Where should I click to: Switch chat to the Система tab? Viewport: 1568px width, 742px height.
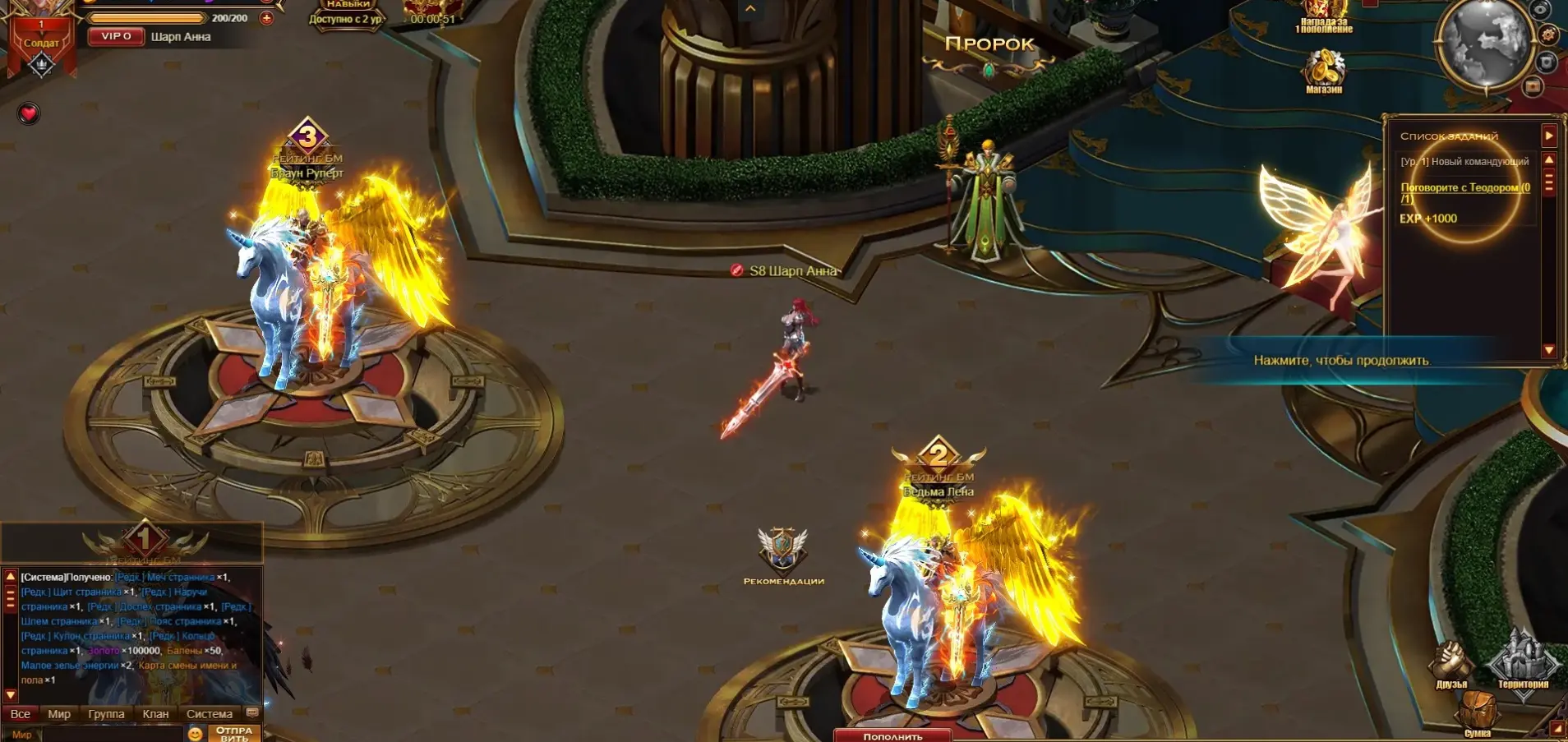pos(210,714)
